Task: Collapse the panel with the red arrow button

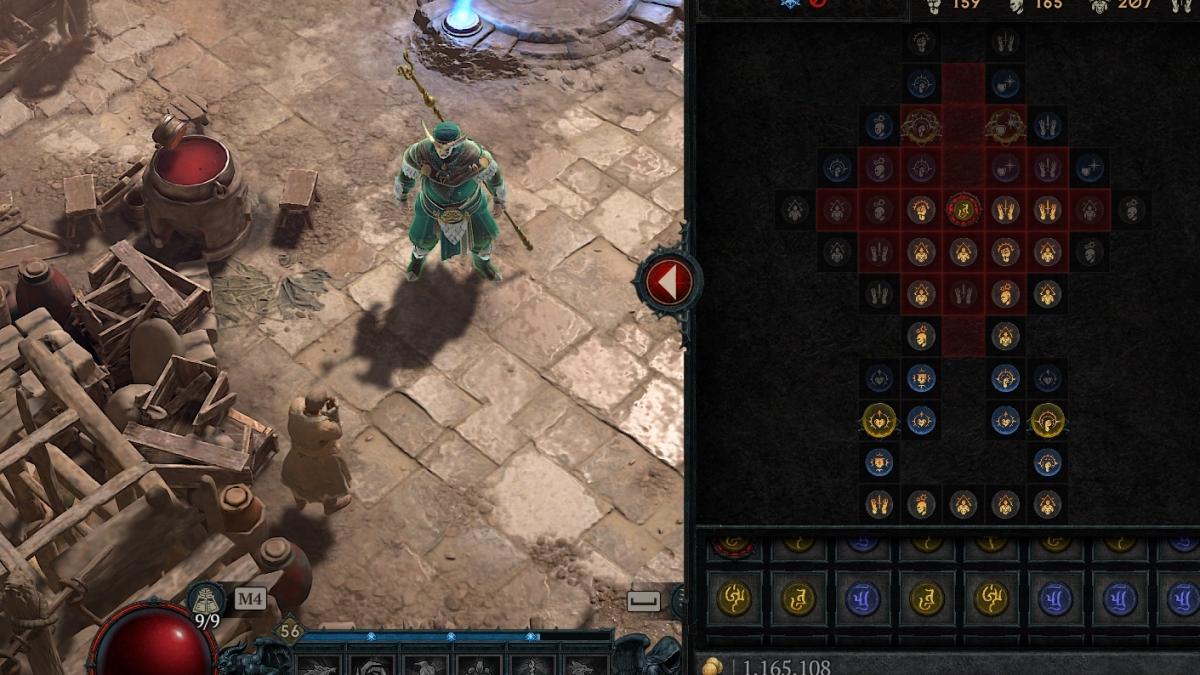Action: (668, 283)
